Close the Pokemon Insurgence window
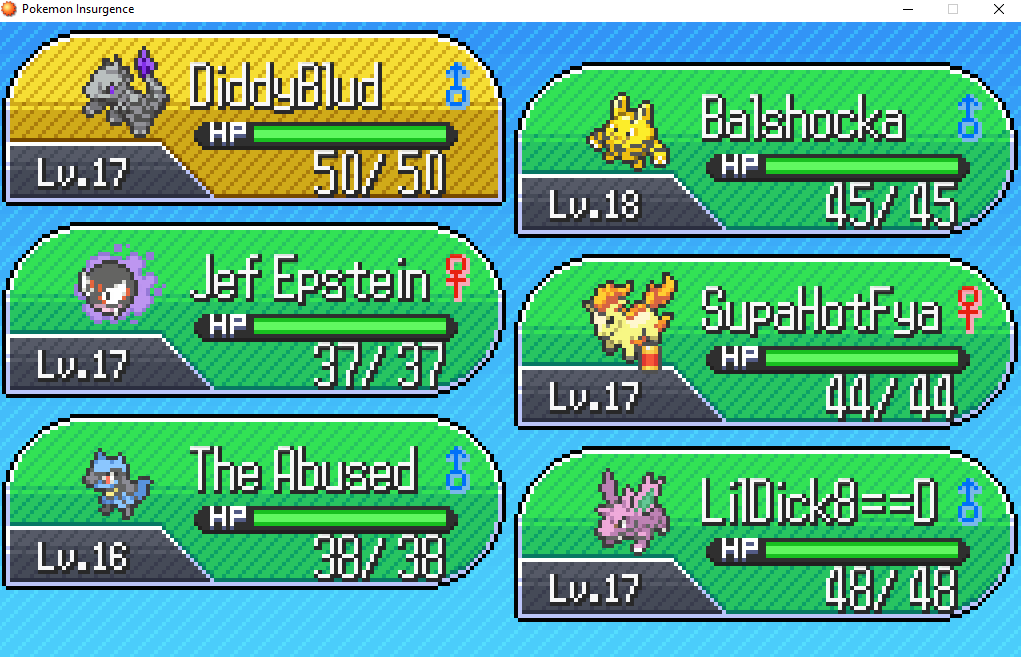This screenshot has width=1021, height=657. click(997, 9)
